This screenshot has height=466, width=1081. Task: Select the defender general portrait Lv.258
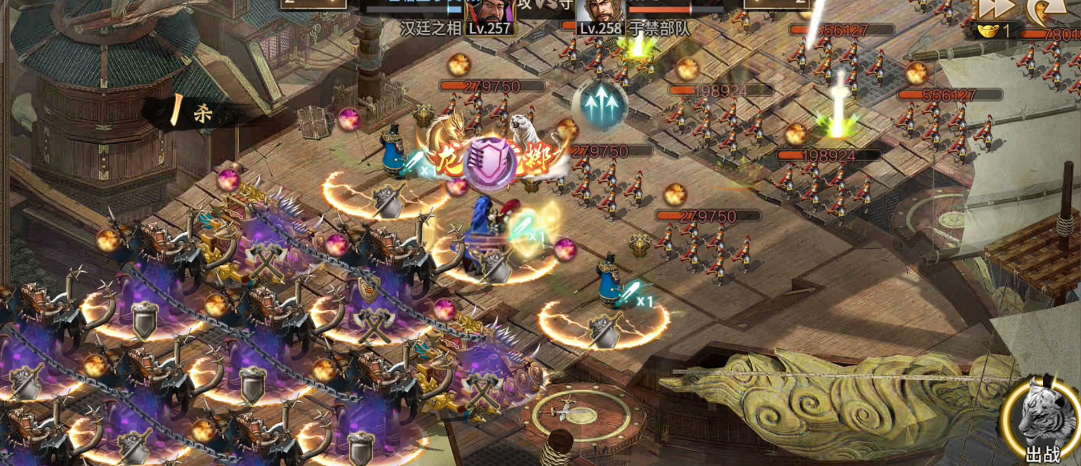click(599, 12)
